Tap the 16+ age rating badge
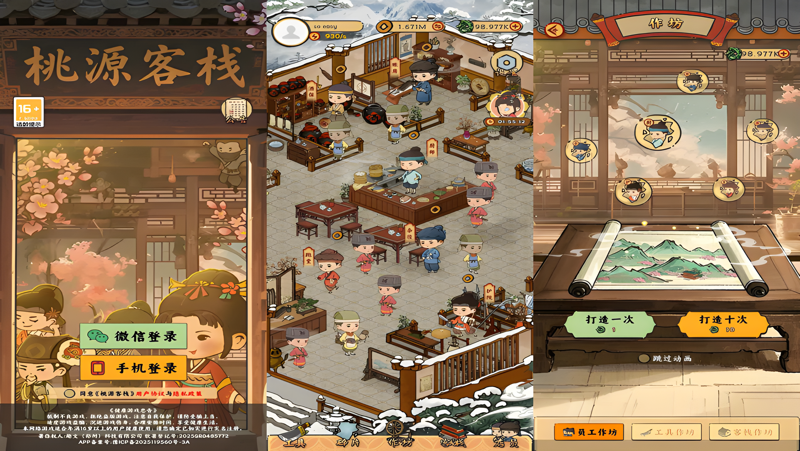Viewport: 800px width, 451px height. click(28, 111)
